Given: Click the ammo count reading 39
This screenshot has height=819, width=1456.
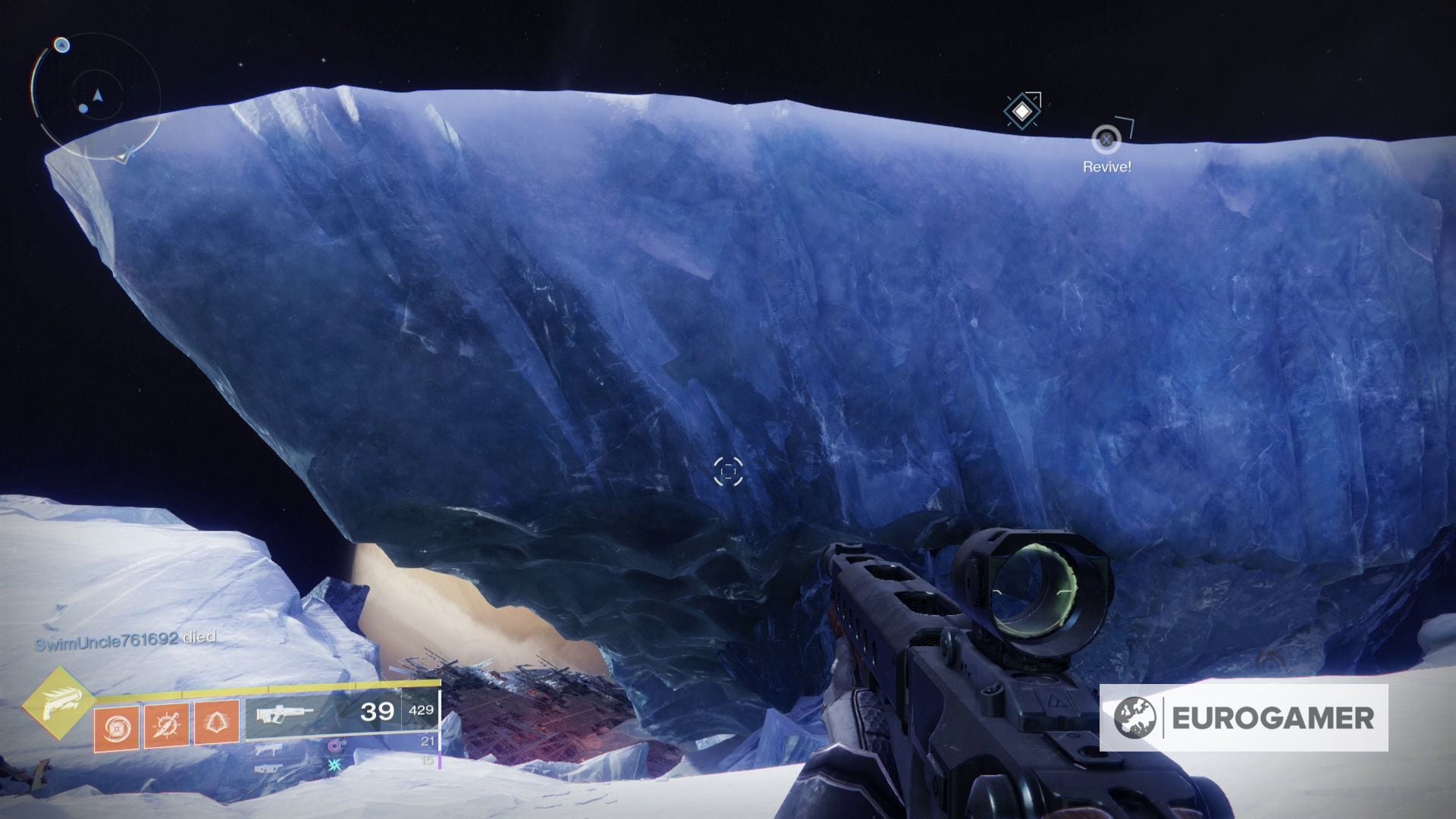Looking at the screenshot, I should (x=378, y=711).
